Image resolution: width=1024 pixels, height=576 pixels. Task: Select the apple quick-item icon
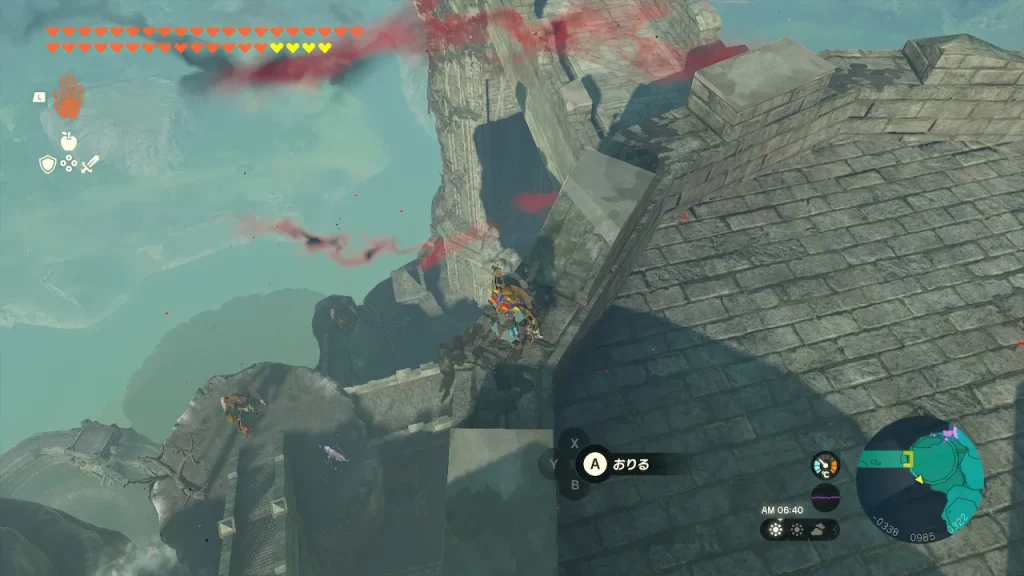pyautogui.click(x=68, y=140)
